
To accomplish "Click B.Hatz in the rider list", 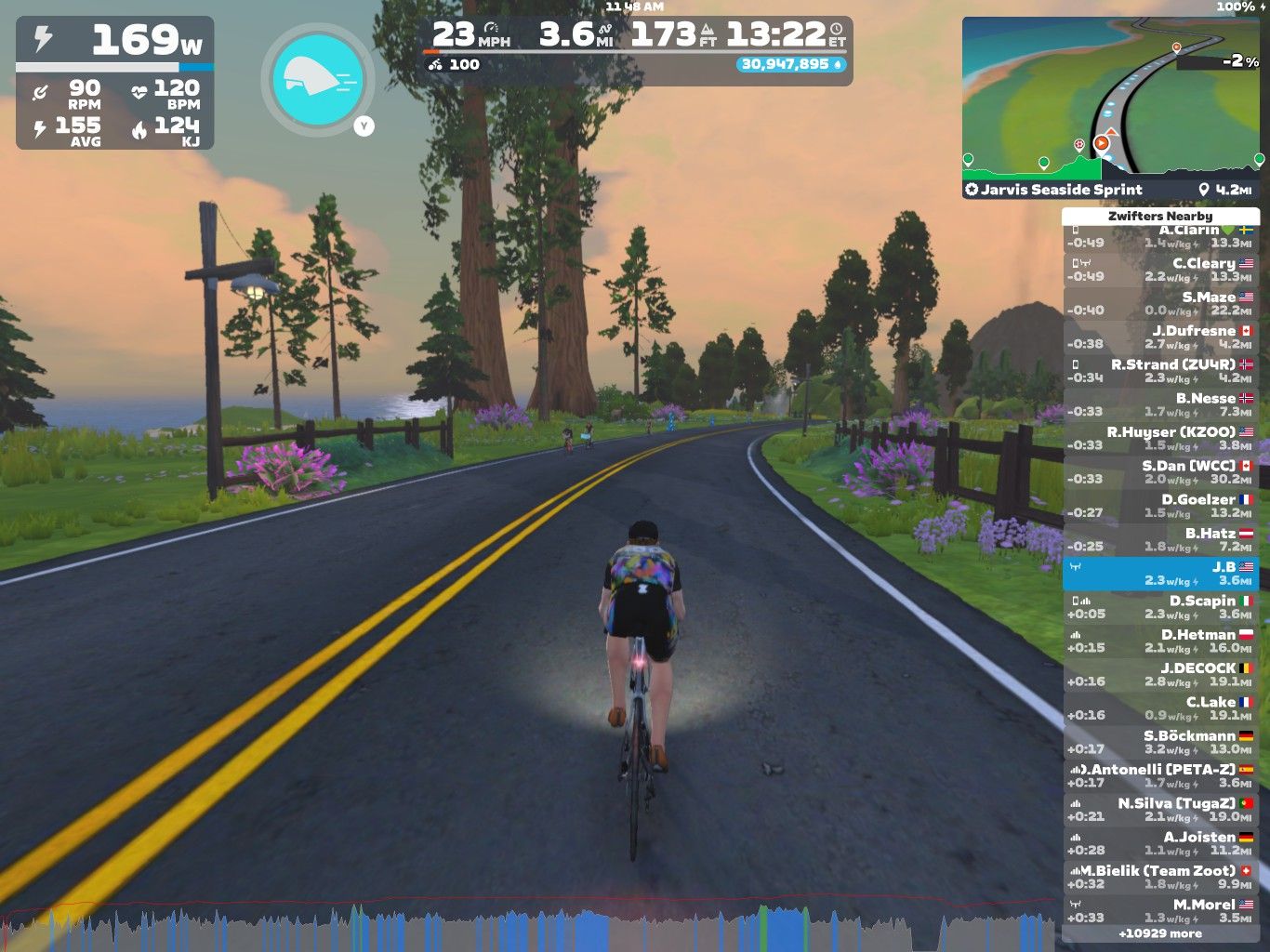I will (x=1160, y=539).
